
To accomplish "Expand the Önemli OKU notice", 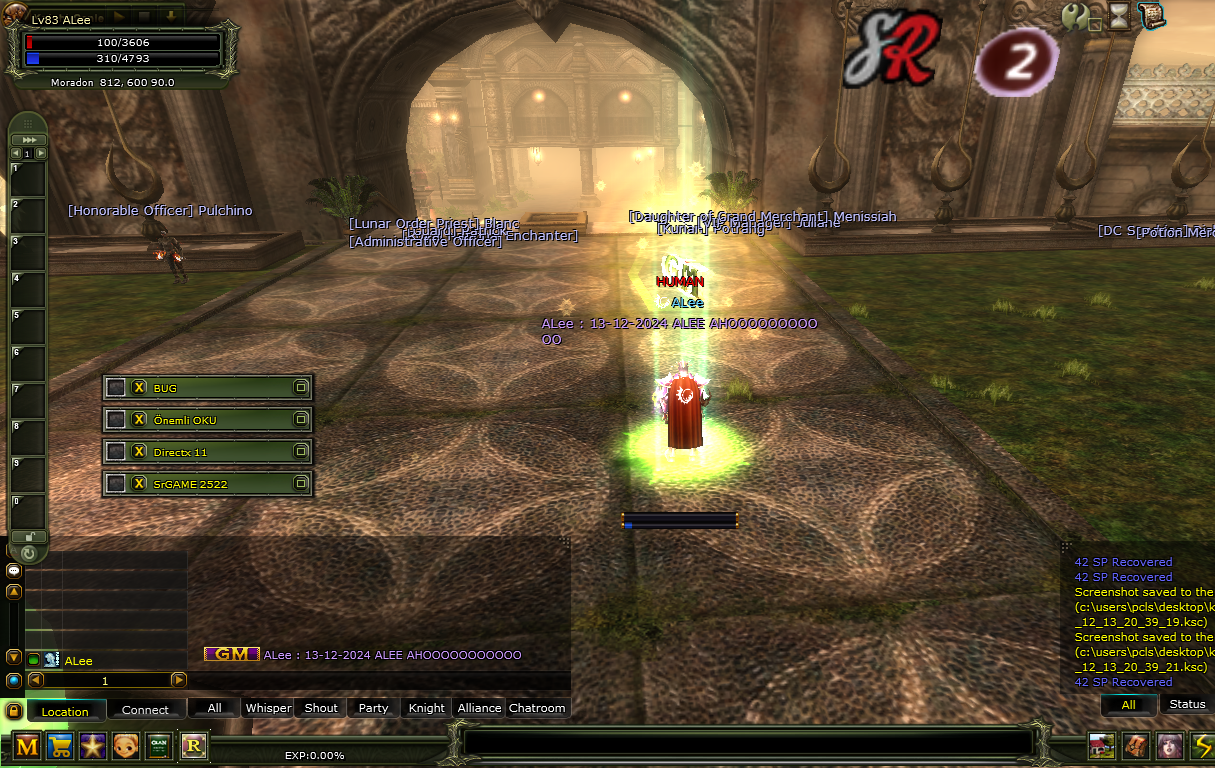I will [300, 420].
